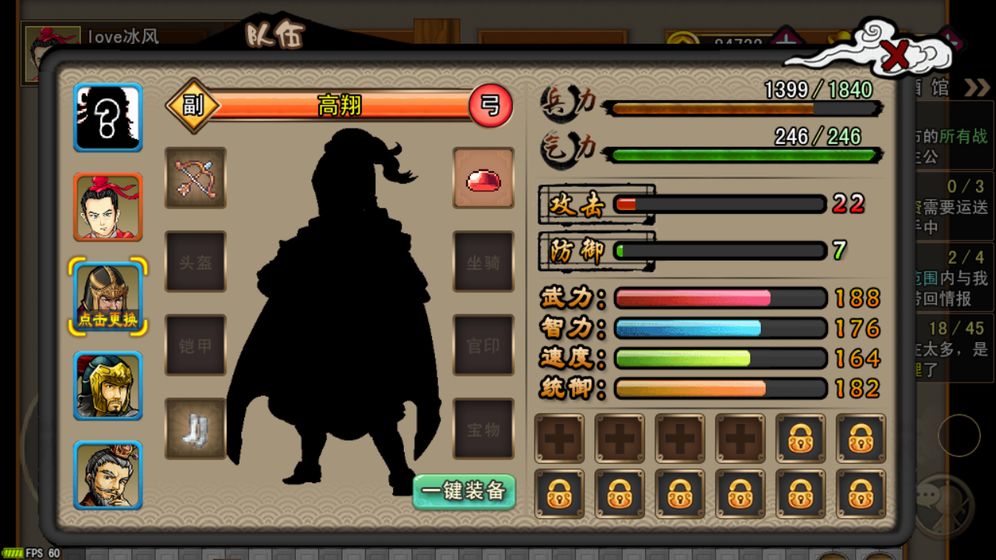Screen dimensions: 996x560
Task: Open the empty 头盔 helmet slot
Action: tap(195, 262)
